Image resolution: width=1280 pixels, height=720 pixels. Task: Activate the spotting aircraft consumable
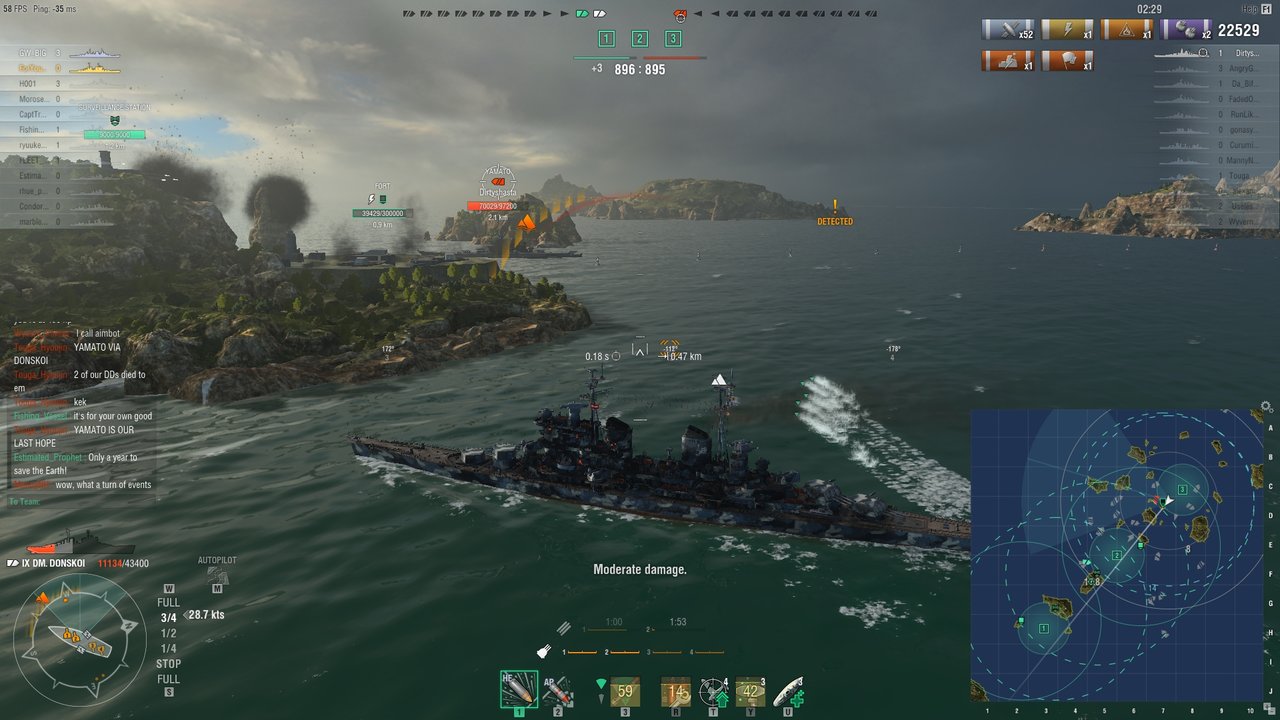pos(713,691)
